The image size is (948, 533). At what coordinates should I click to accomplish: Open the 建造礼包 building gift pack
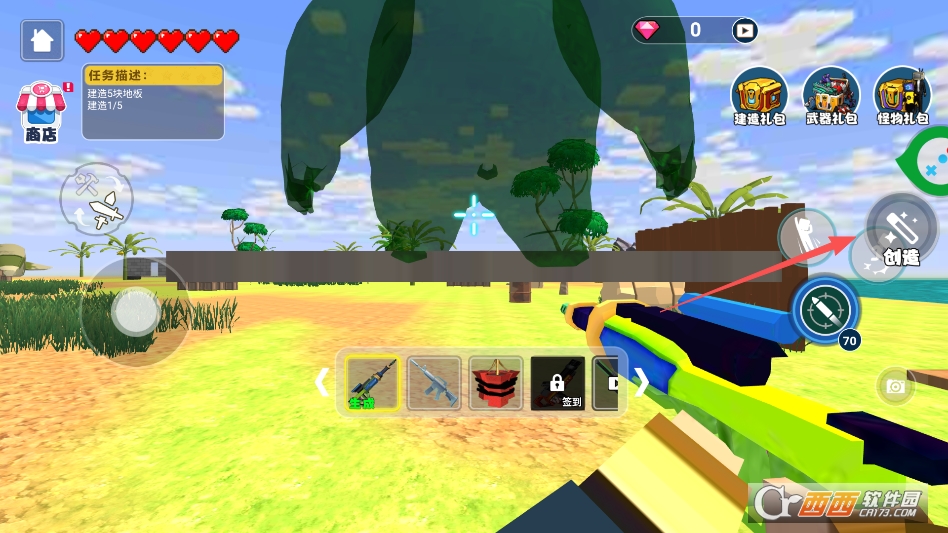tap(759, 97)
